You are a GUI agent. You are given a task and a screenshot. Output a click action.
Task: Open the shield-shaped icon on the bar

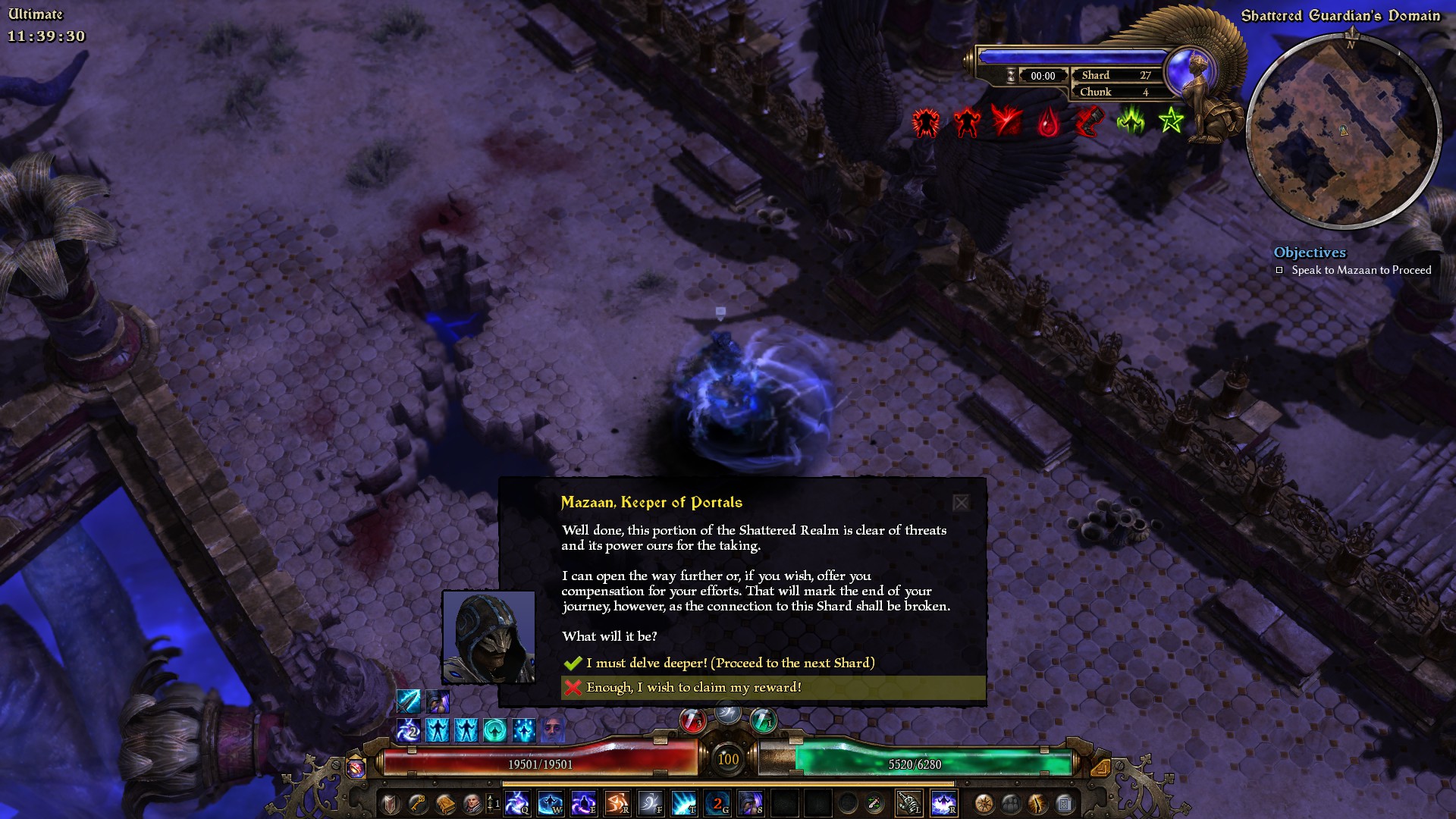click(x=391, y=803)
